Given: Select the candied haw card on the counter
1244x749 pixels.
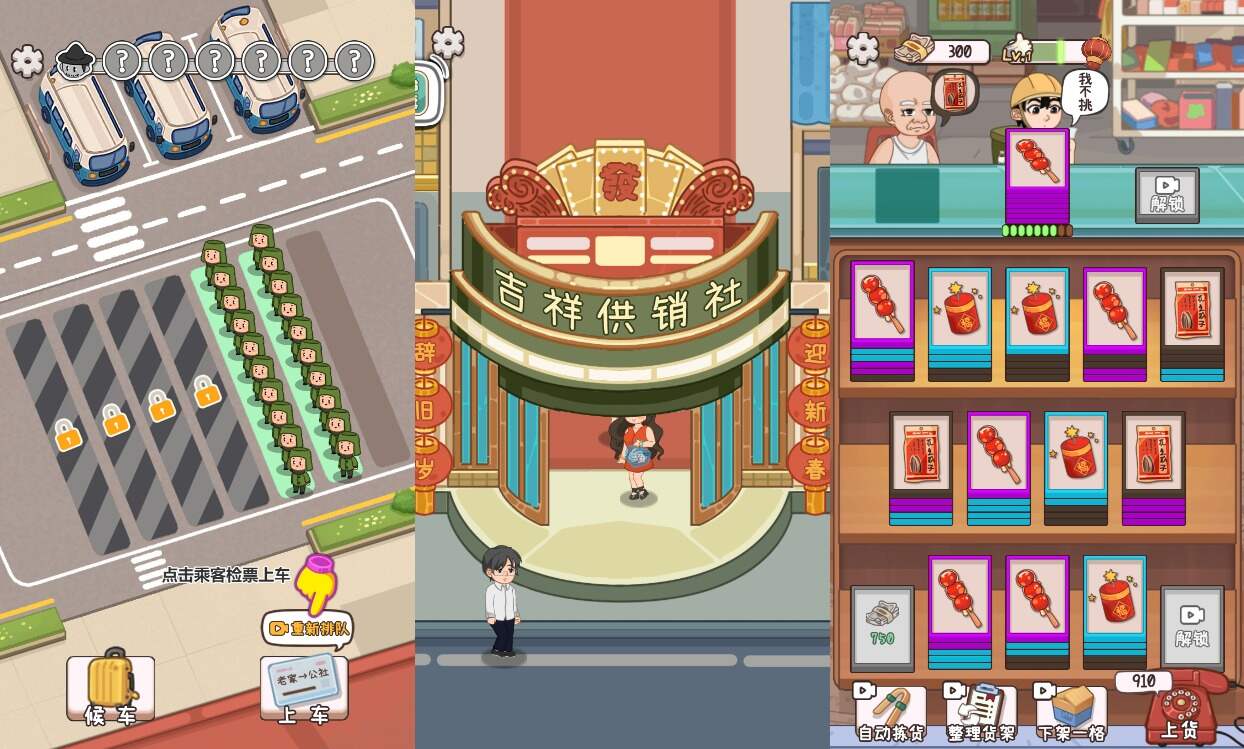Looking at the screenshot, I should 1037,165.
